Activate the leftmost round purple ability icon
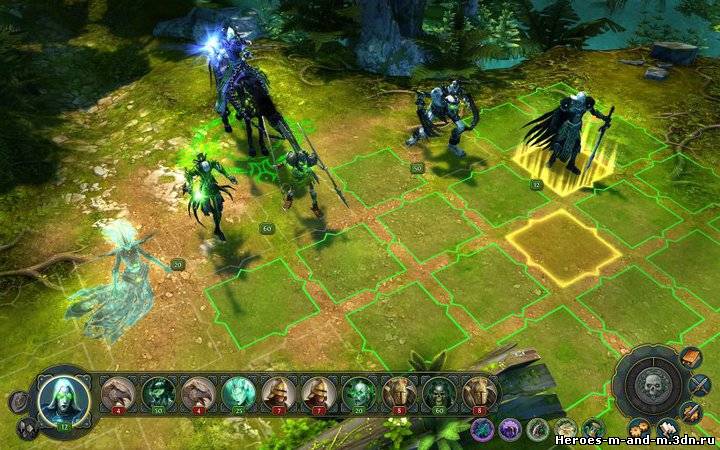The image size is (720, 450). click(x=483, y=429)
